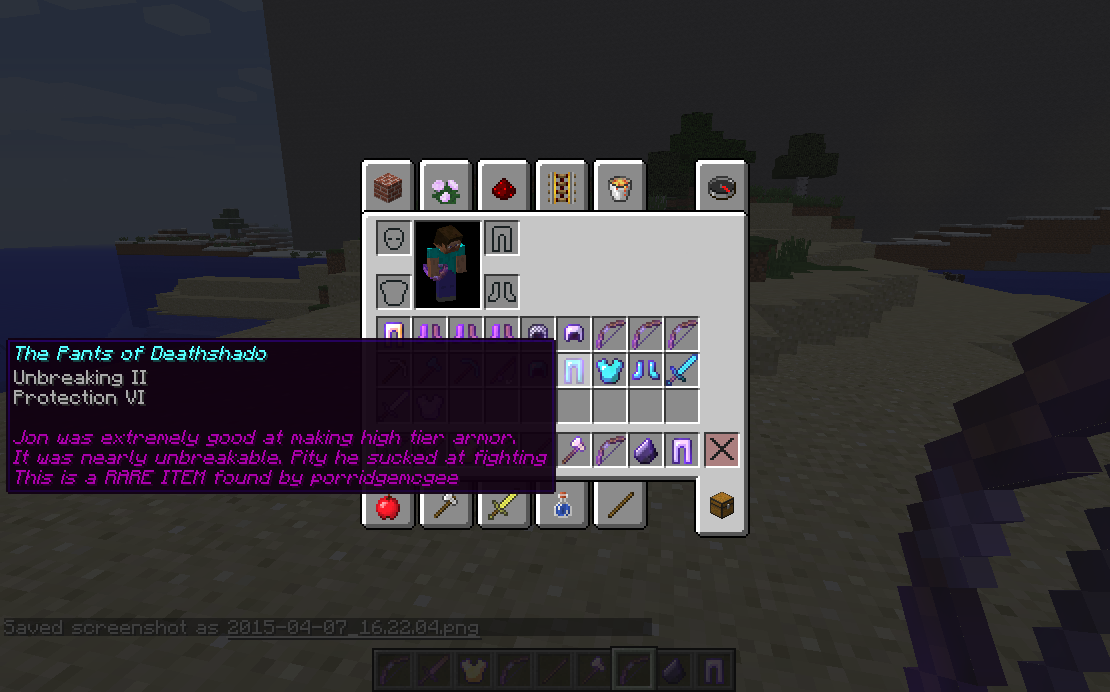
Task: Select the light-blue diamond leggings
Action: [x=573, y=372]
